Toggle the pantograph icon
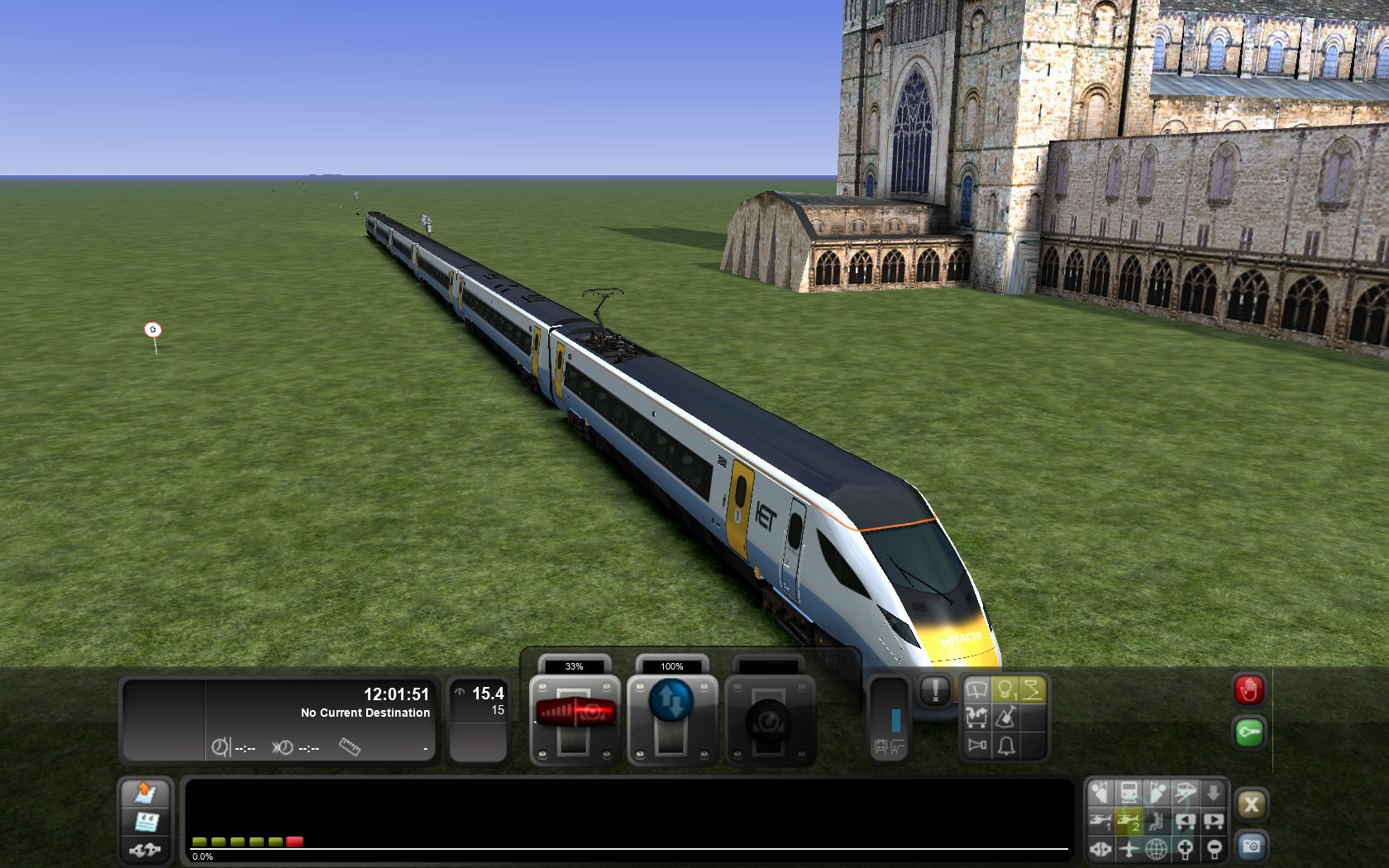1389x868 pixels. click(1033, 690)
